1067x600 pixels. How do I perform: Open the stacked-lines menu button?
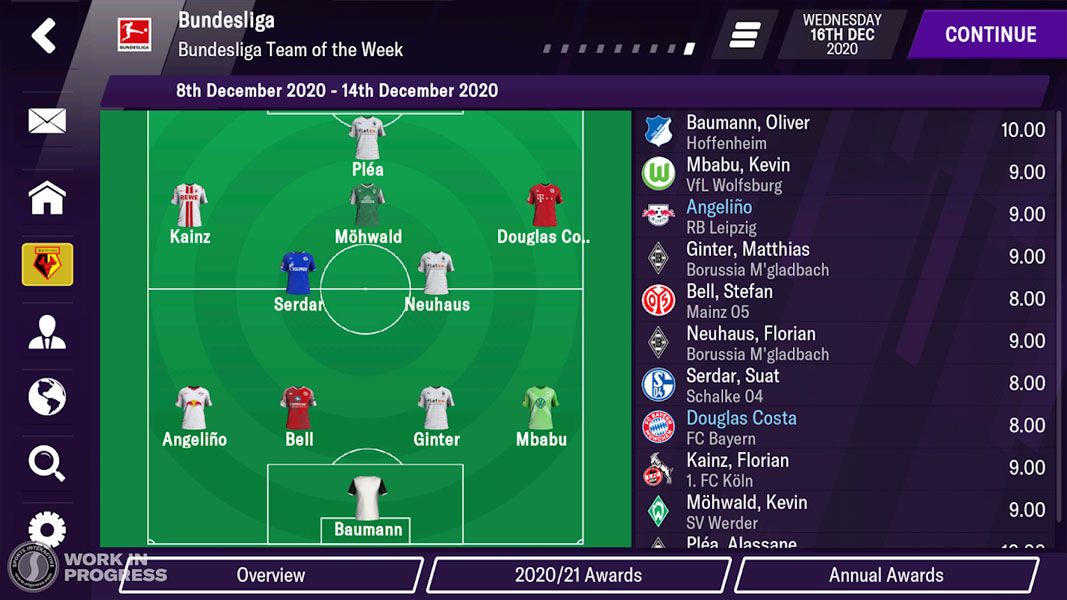pyautogui.click(x=745, y=35)
